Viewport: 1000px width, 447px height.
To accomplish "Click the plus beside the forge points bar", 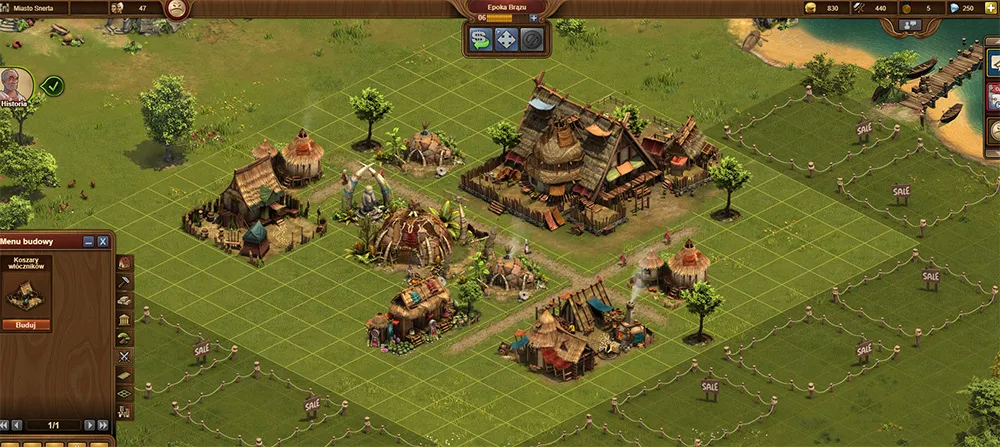I will click(533, 18).
